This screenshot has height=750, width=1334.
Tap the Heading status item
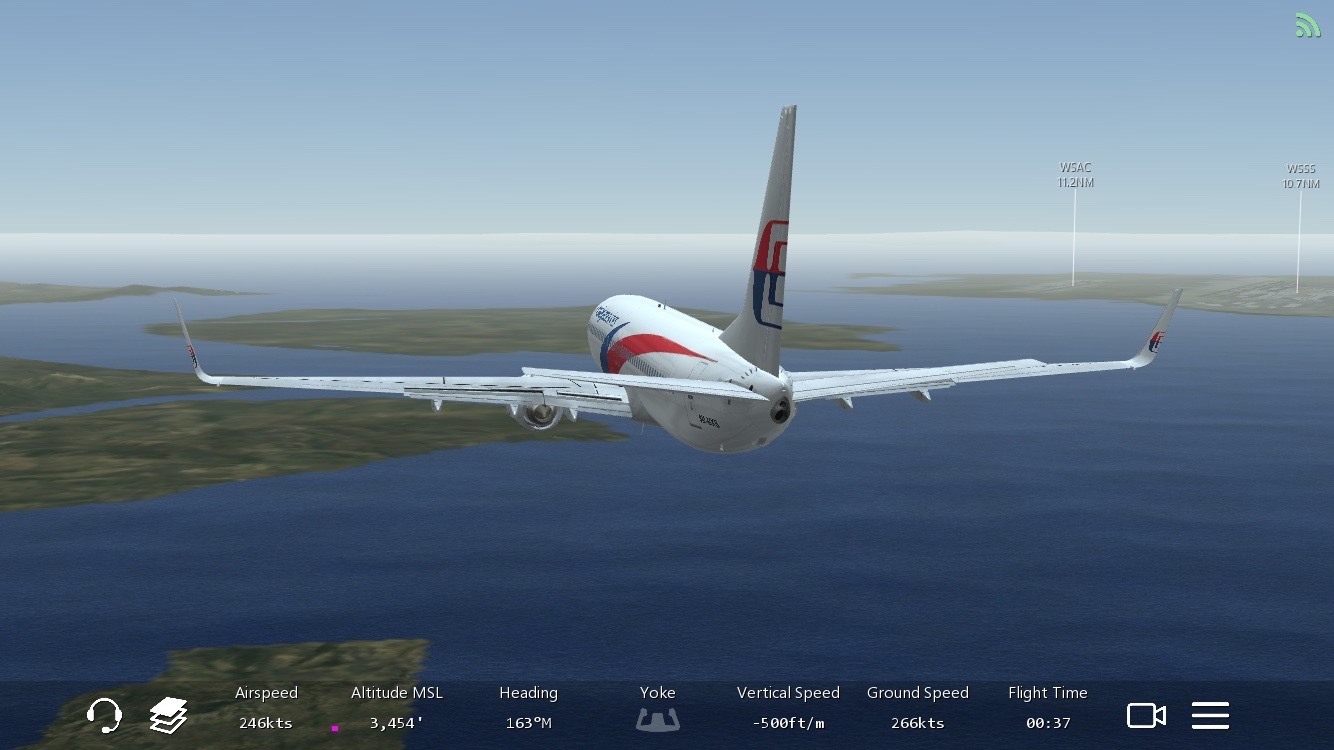[528, 708]
